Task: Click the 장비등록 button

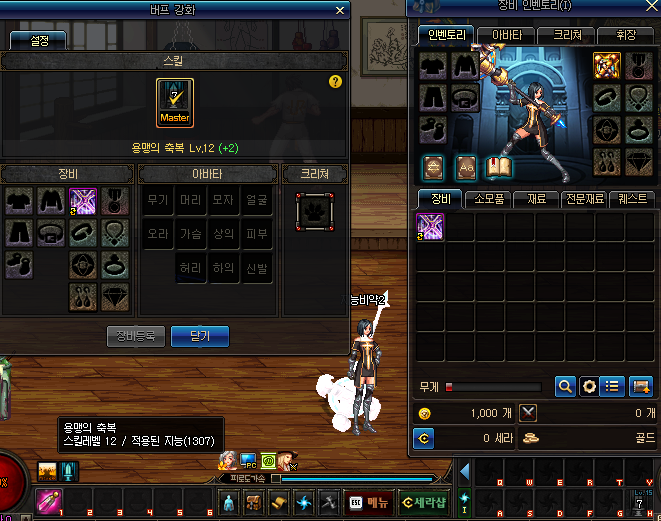Action: coord(135,336)
